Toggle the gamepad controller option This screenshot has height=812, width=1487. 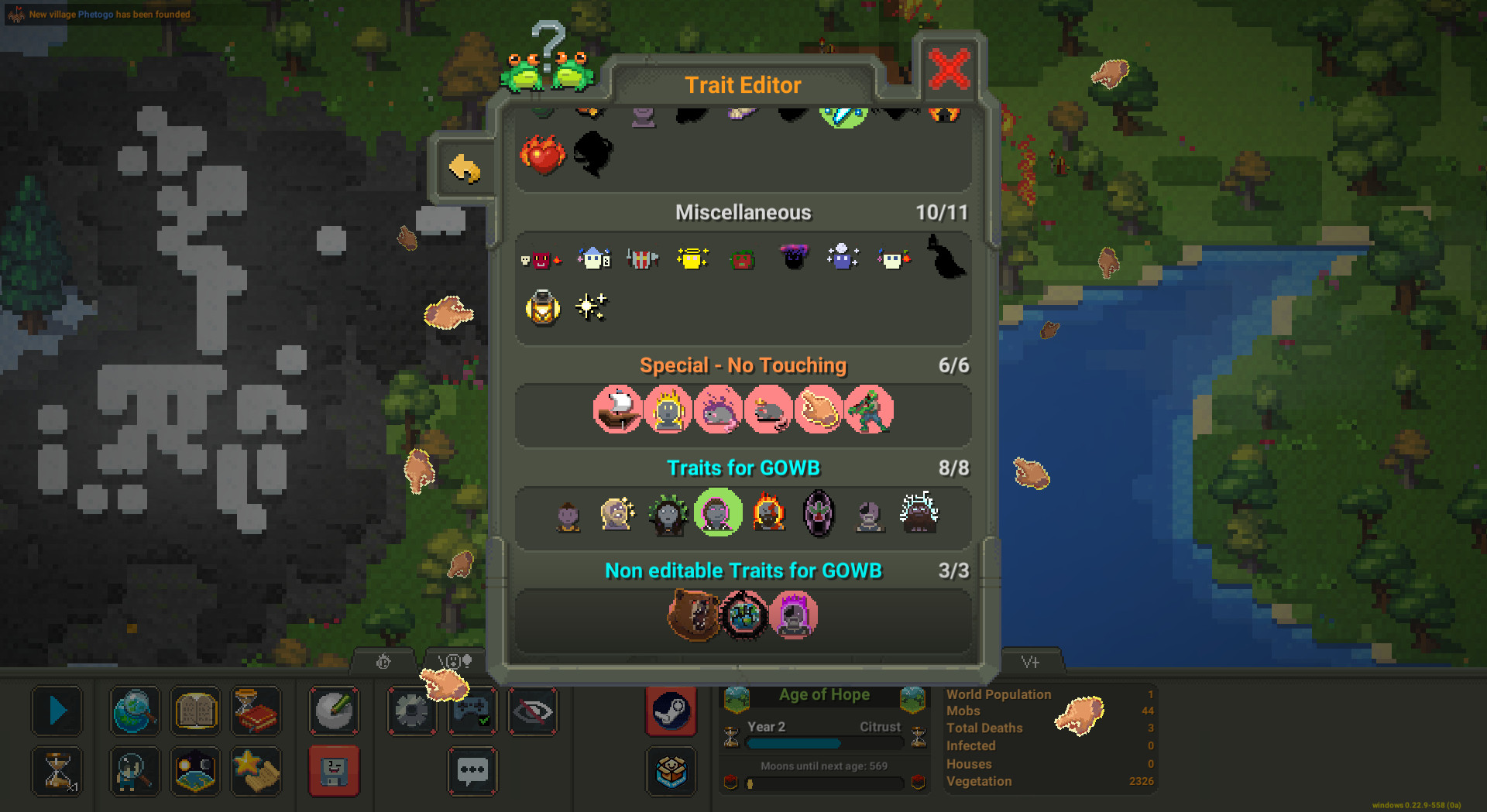coord(472,711)
